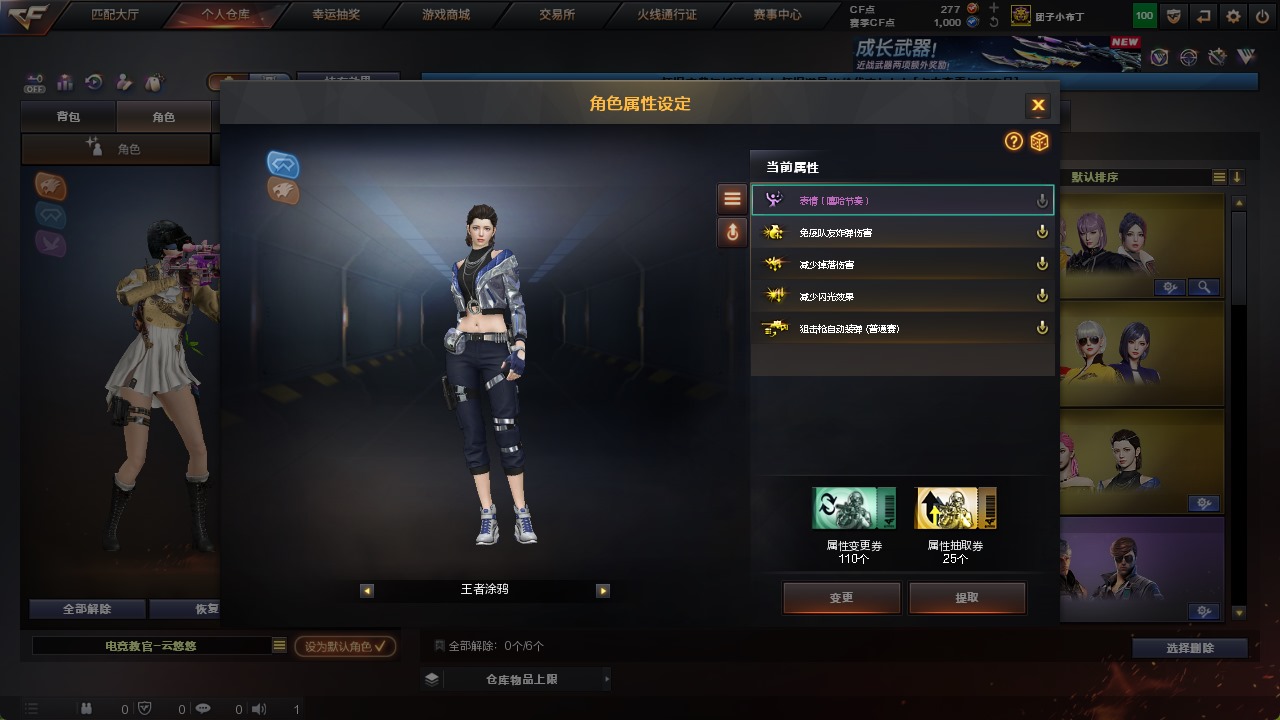Click the orange cube icon

pyautogui.click(x=1040, y=142)
